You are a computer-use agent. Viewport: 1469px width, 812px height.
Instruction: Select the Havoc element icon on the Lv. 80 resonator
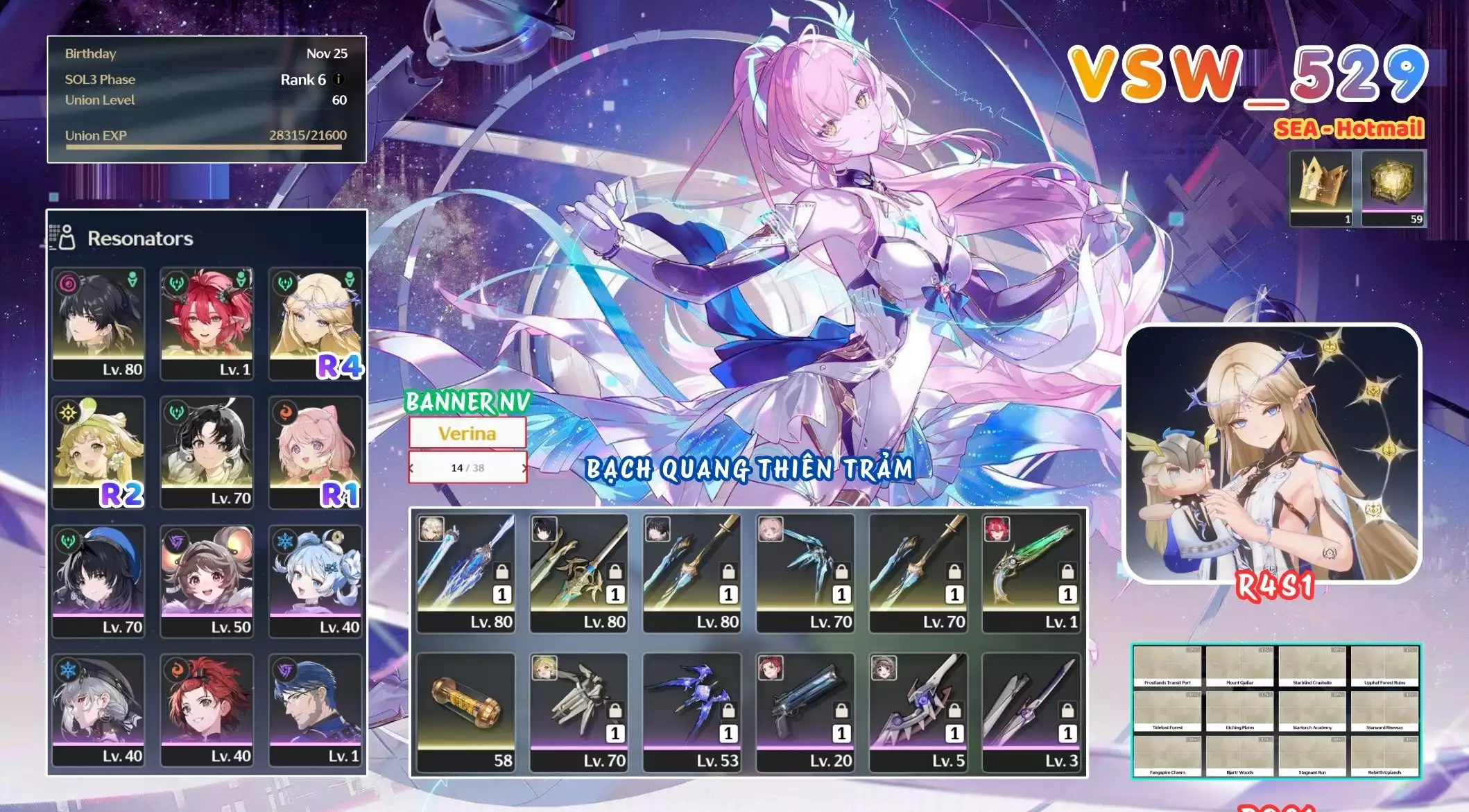pyautogui.click(x=68, y=284)
